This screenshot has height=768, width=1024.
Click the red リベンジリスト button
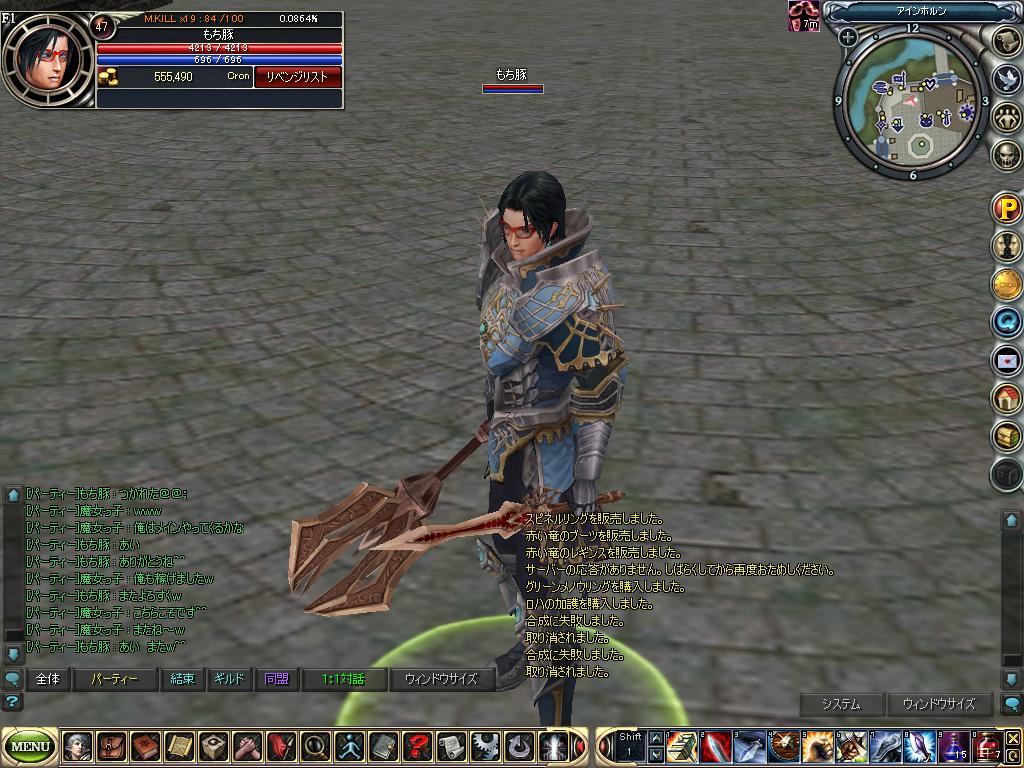297,77
